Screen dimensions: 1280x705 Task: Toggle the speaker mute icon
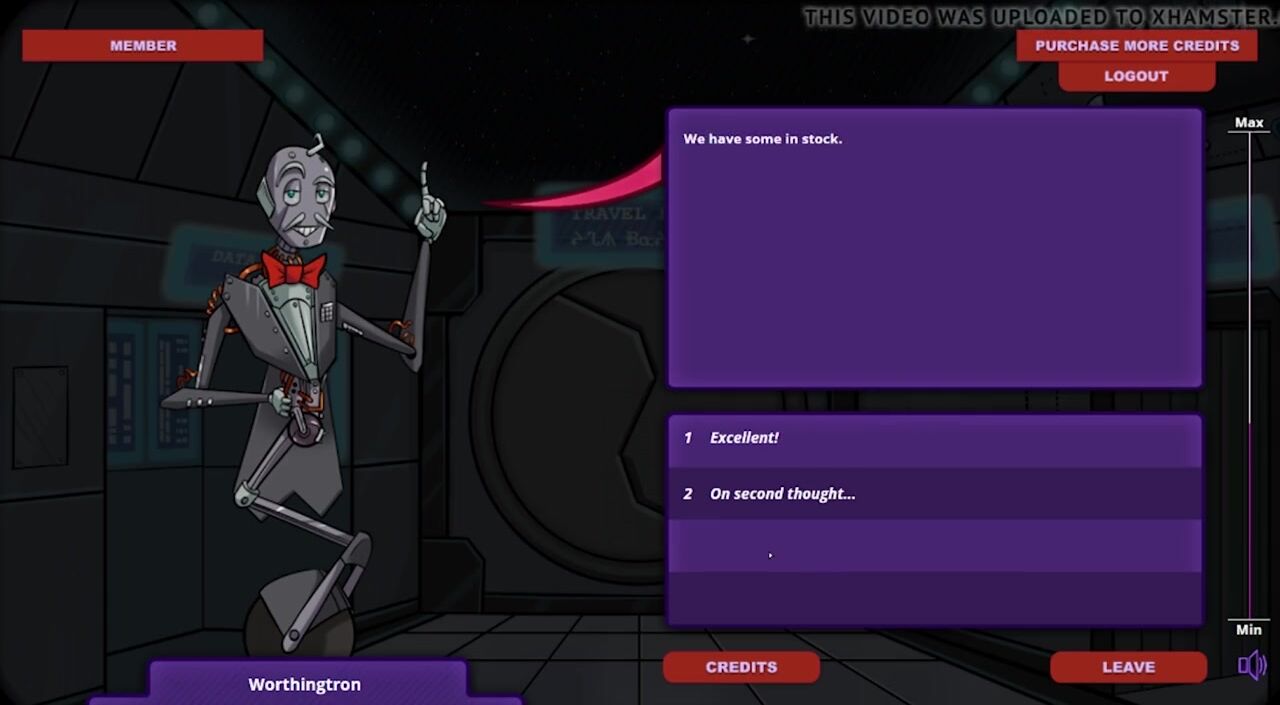click(1251, 665)
